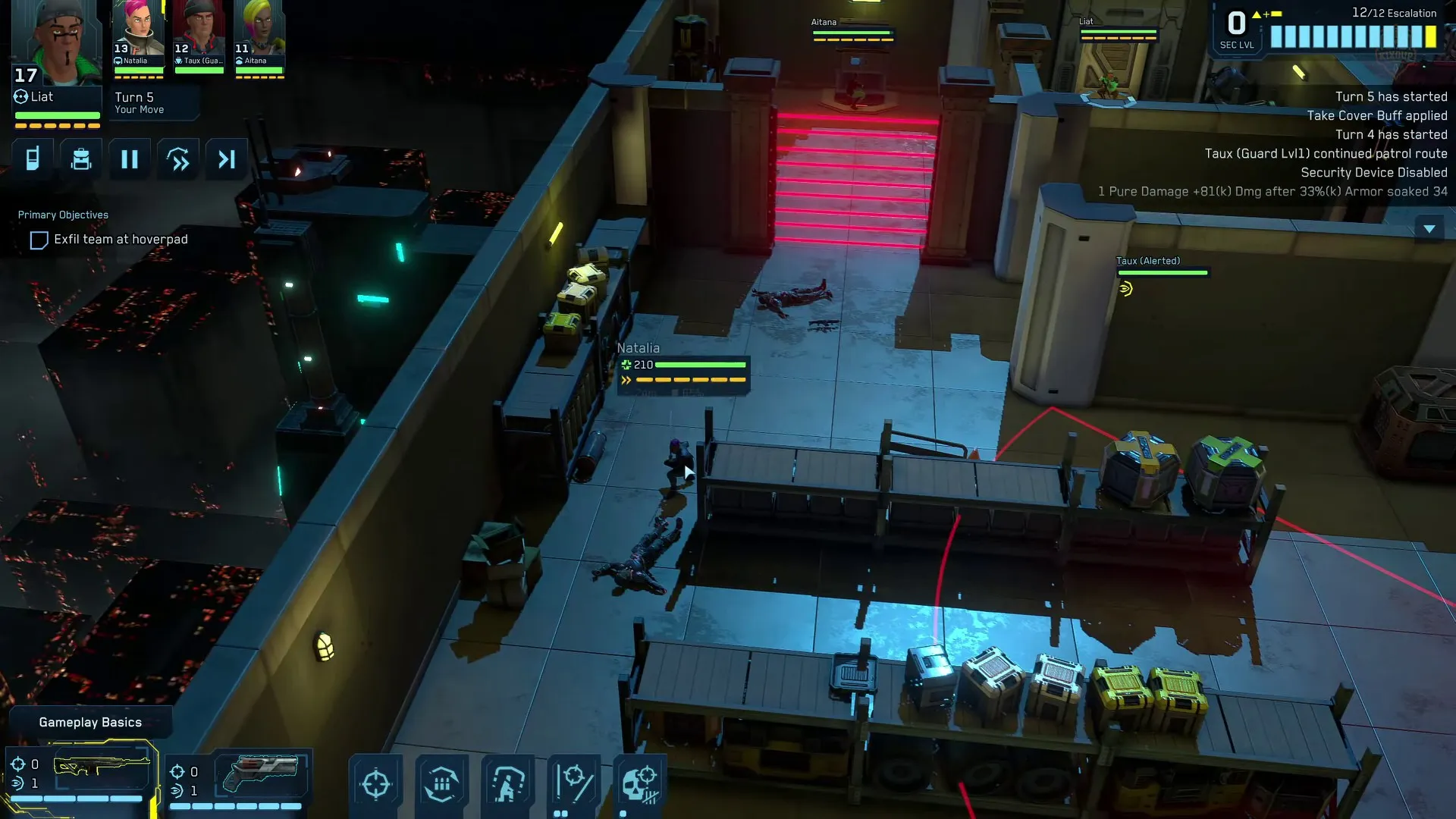Image resolution: width=1456 pixels, height=819 pixels.
Task: Toggle pause with the pause icon
Action: 129,158
